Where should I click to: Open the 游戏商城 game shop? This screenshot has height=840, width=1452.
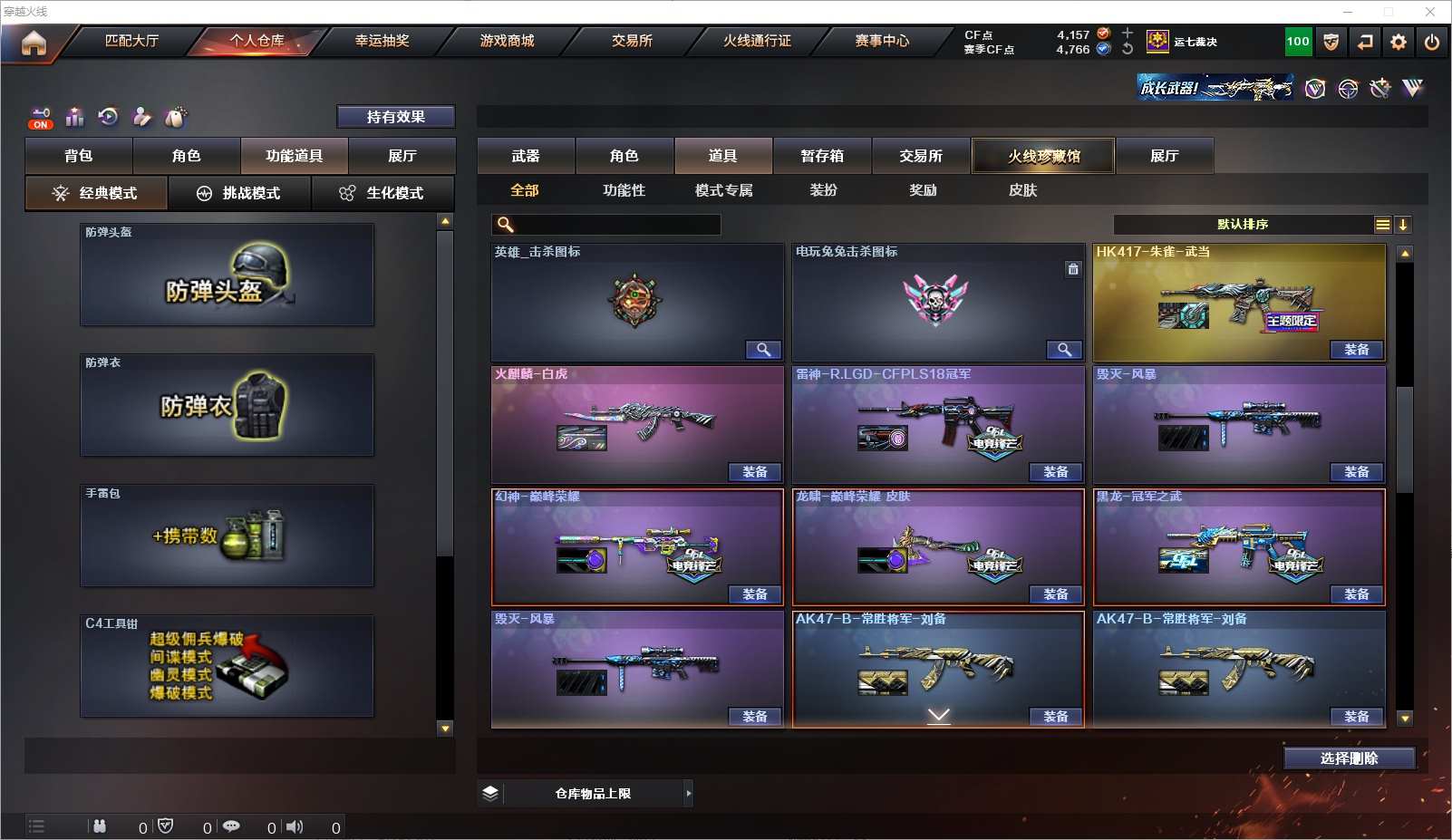tap(507, 41)
